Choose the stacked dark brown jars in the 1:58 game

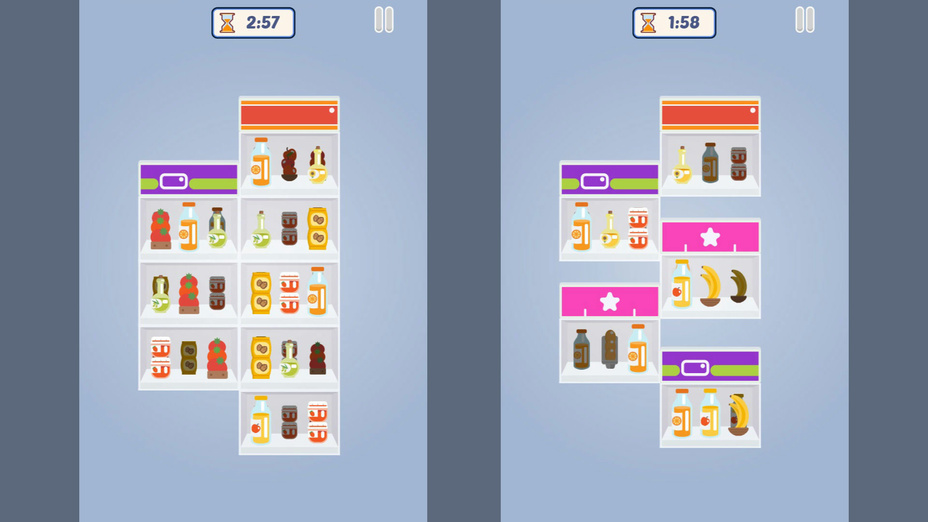(x=738, y=163)
